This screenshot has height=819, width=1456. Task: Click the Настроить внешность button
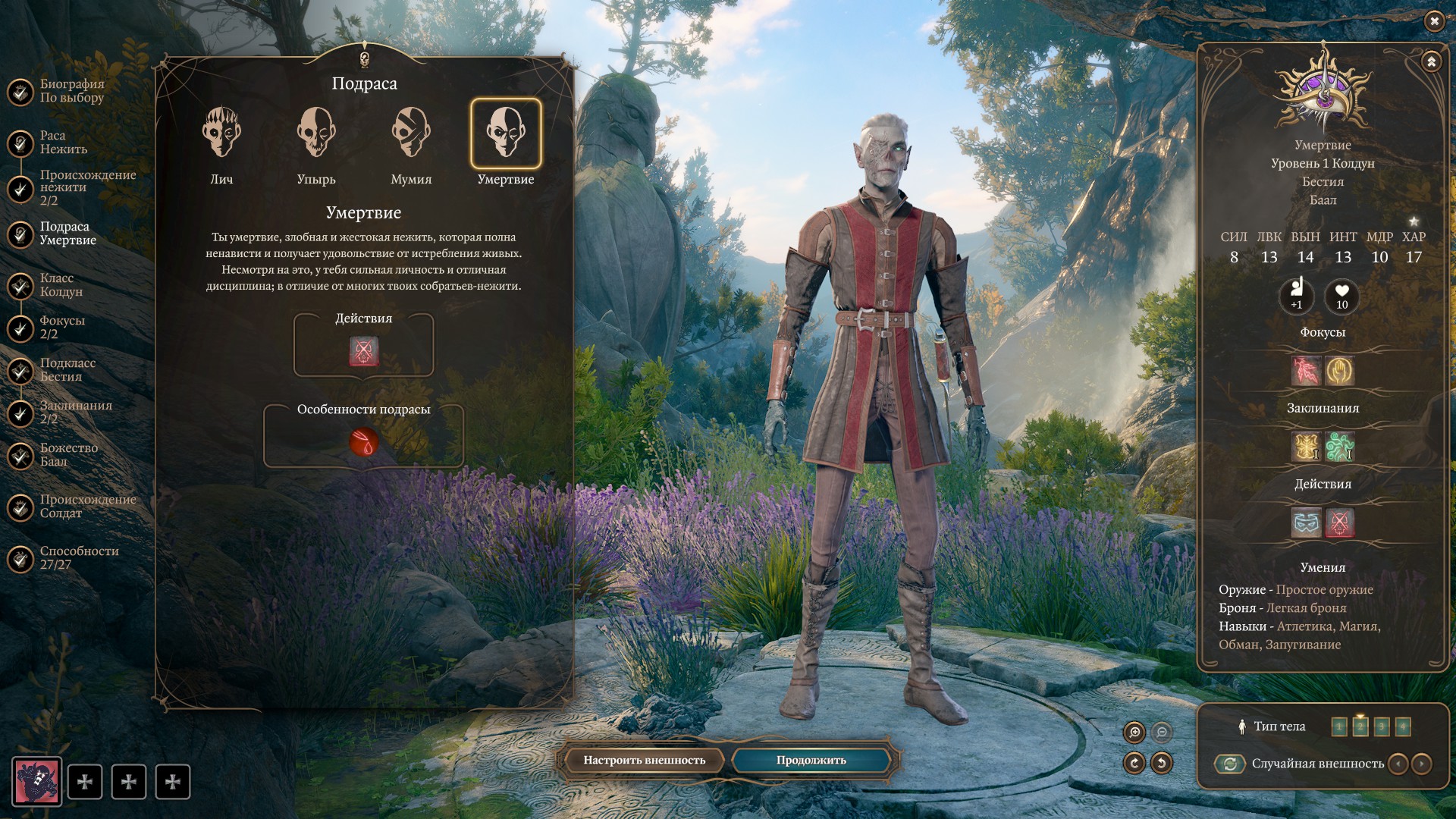[x=644, y=760]
